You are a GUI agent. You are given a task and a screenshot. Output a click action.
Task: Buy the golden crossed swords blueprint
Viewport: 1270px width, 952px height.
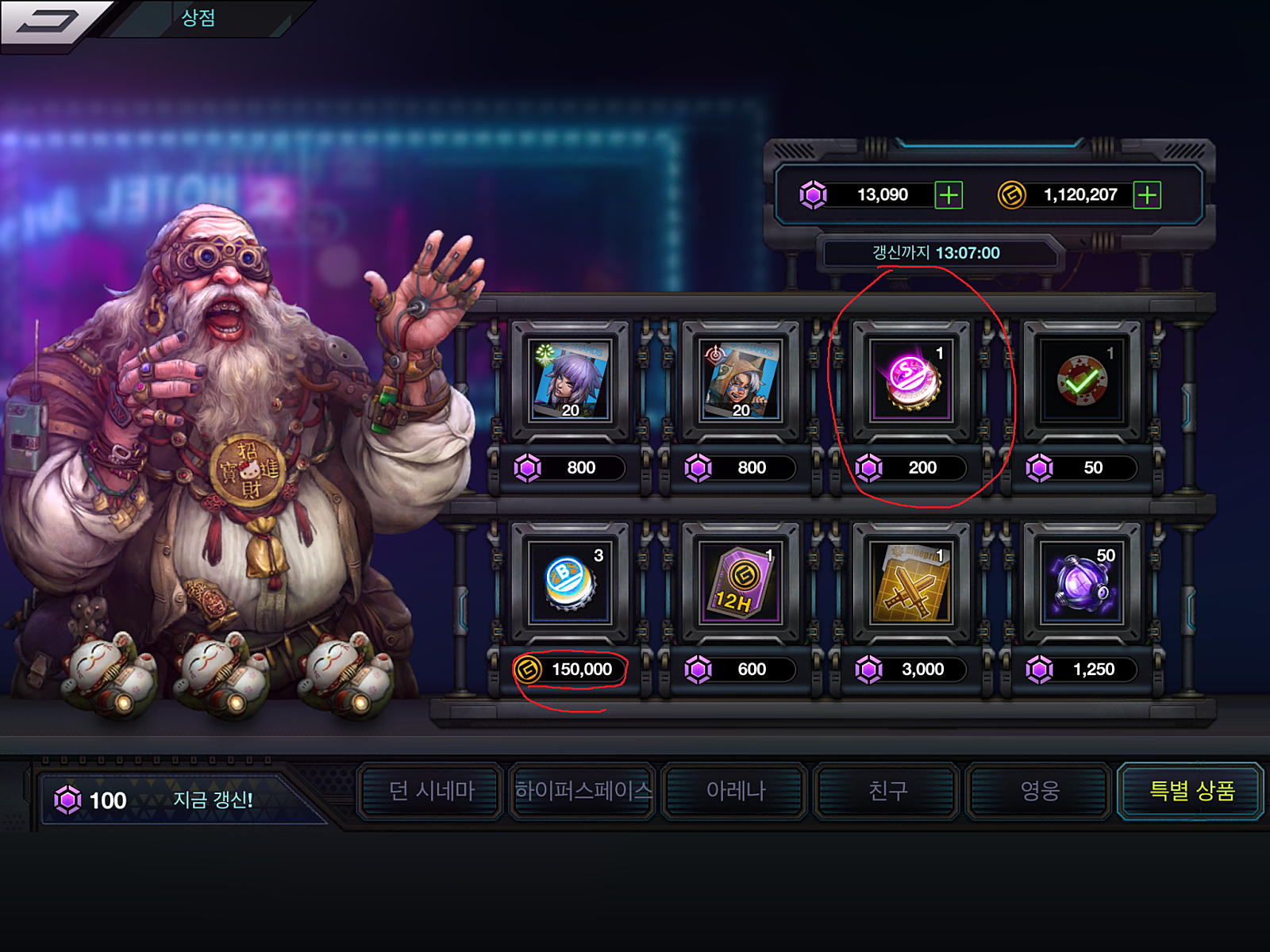point(911,583)
